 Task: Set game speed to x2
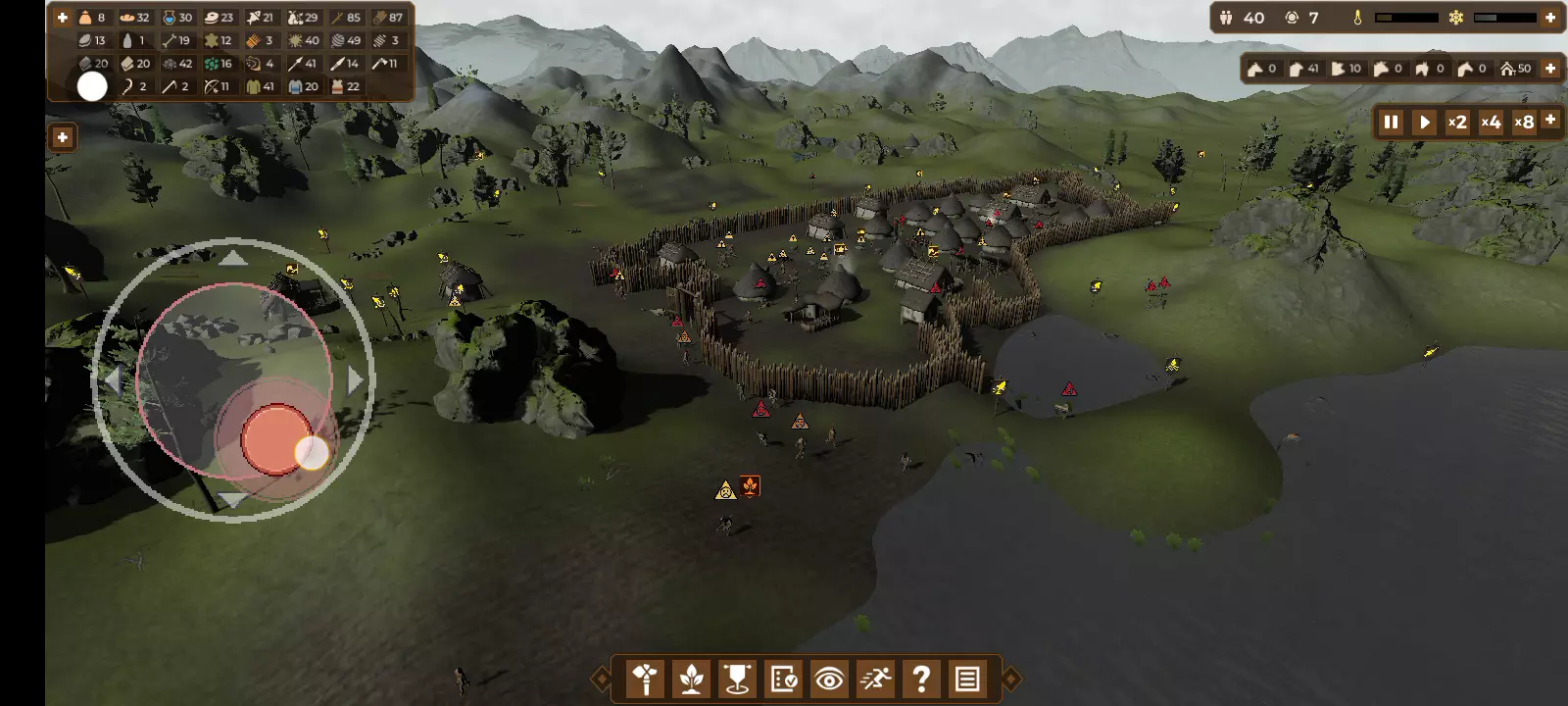click(1457, 123)
